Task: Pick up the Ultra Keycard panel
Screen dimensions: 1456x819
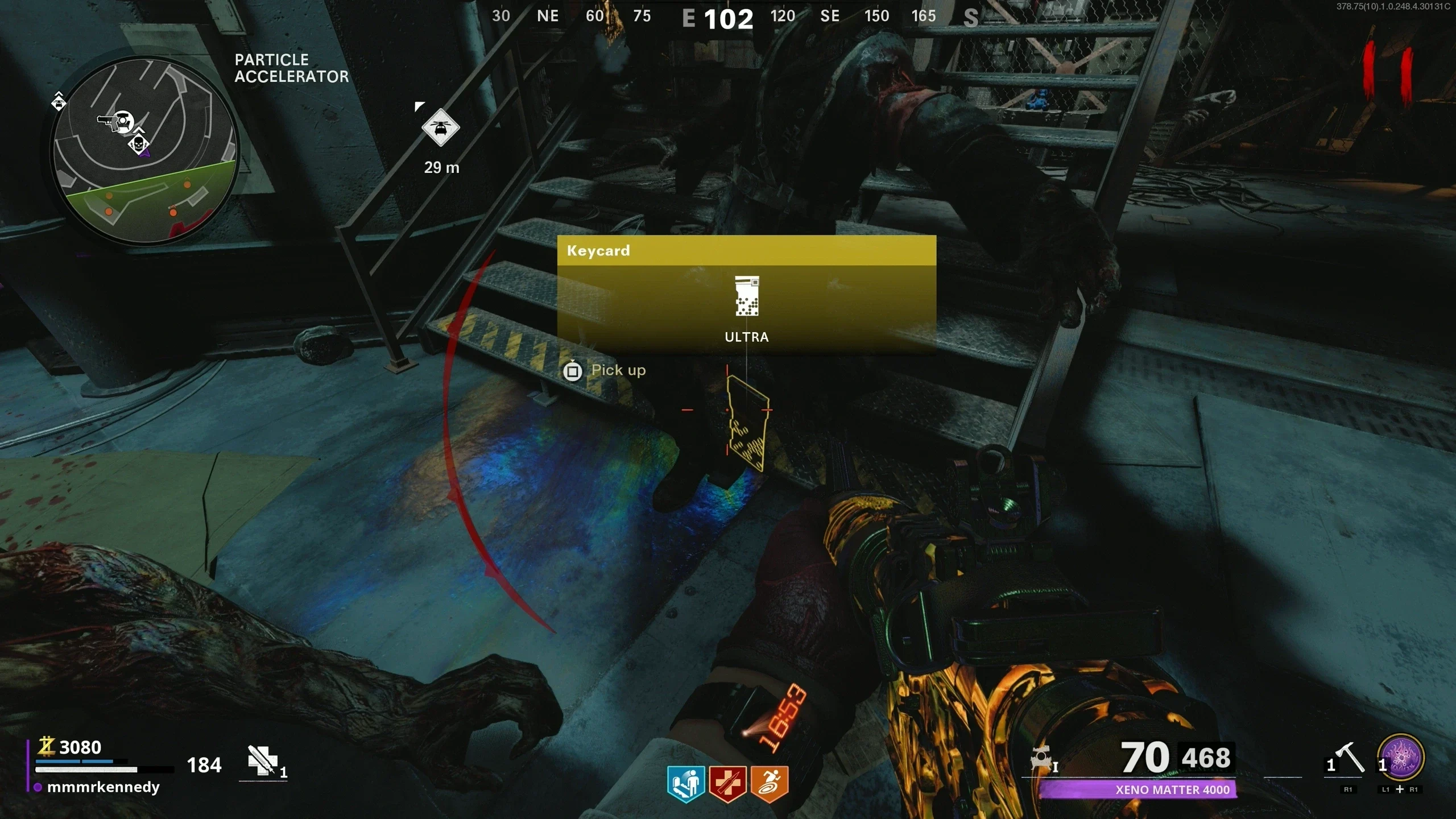Action: [746, 295]
